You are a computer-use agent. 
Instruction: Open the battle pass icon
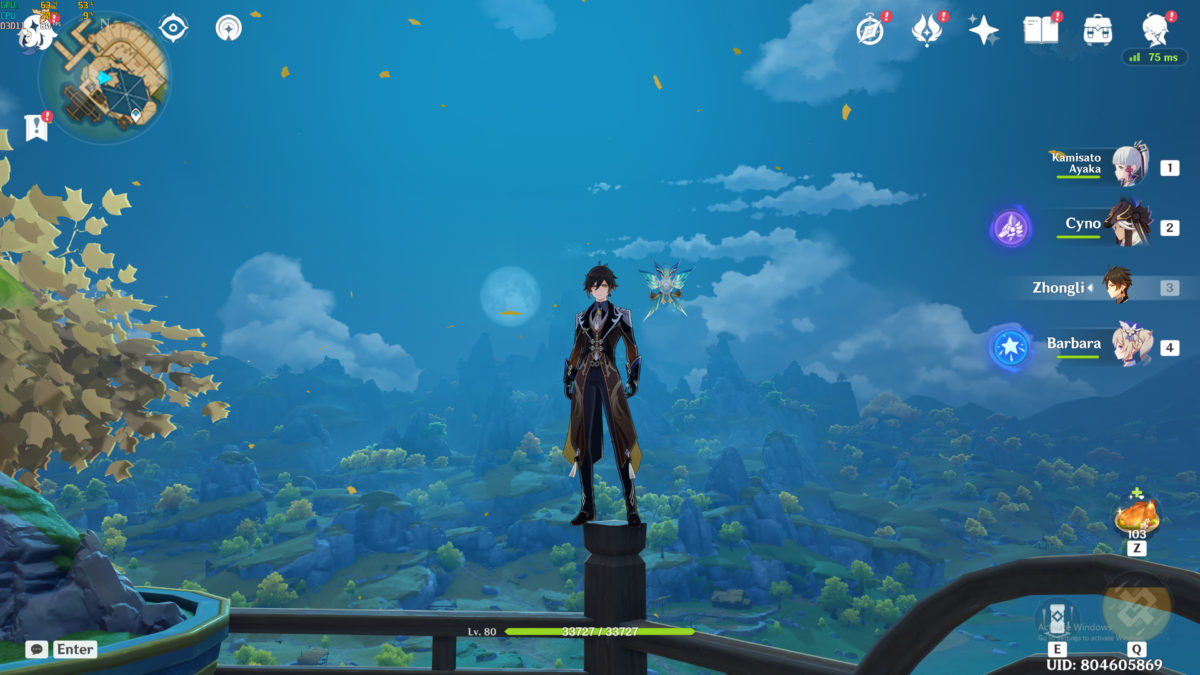tap(927, 30)
